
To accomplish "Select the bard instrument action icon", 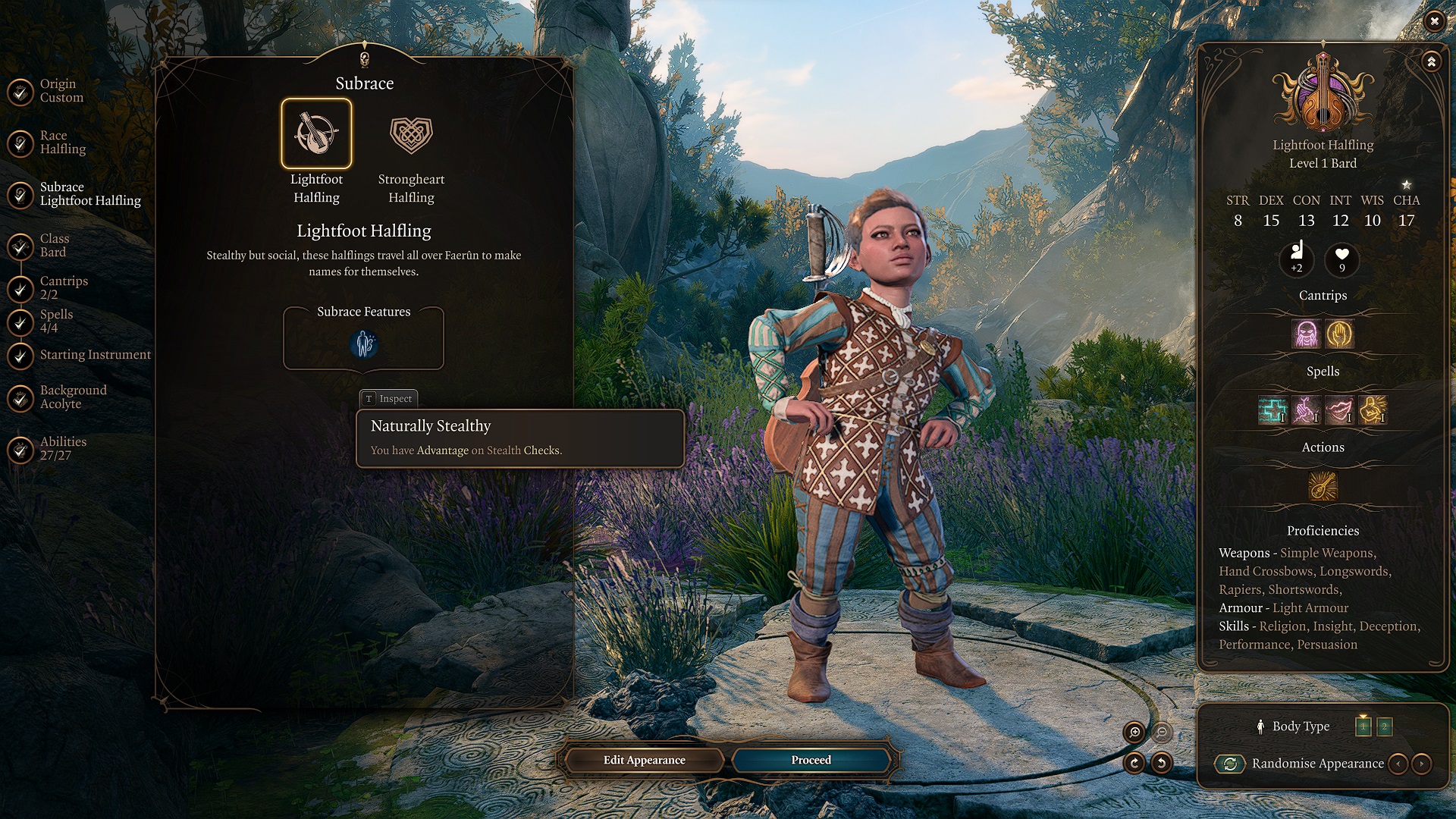I will 1323,486.
